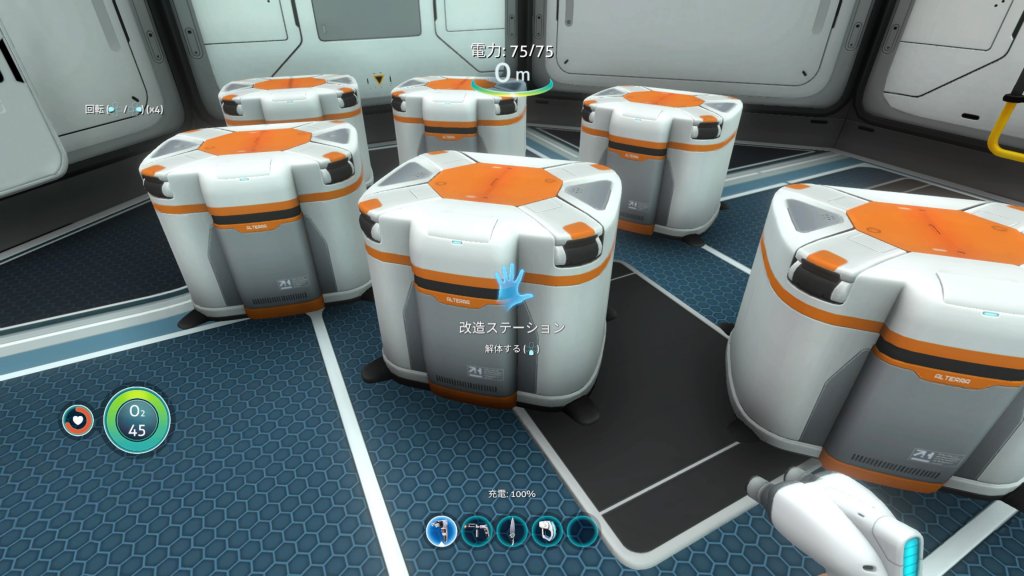Click the empty hotbar slot
1024x576 pixels.
pyautogui.click(x=582, y=530)
